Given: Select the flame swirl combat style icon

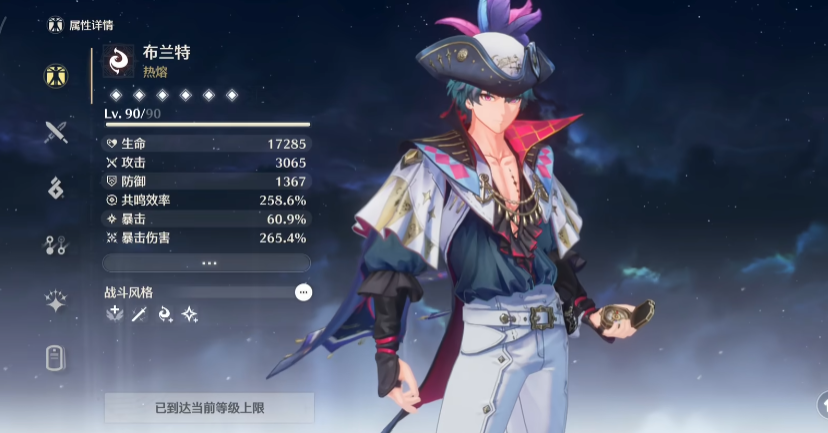Looking at the screenshot, I should point(164,315).
